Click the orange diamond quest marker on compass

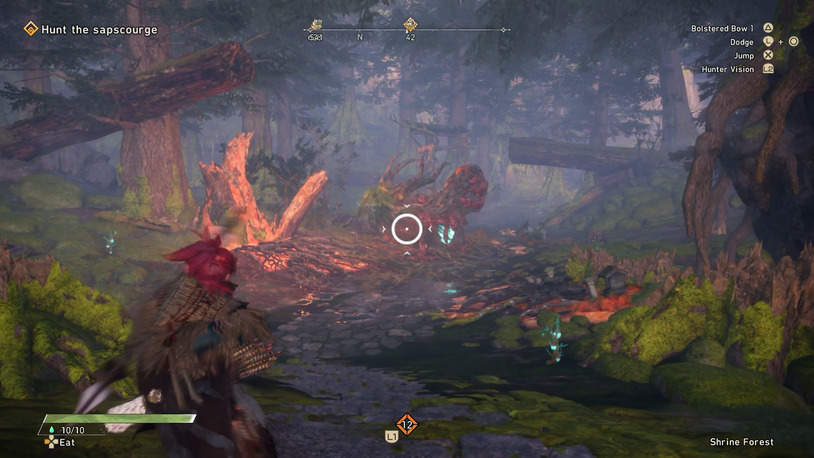410,25
